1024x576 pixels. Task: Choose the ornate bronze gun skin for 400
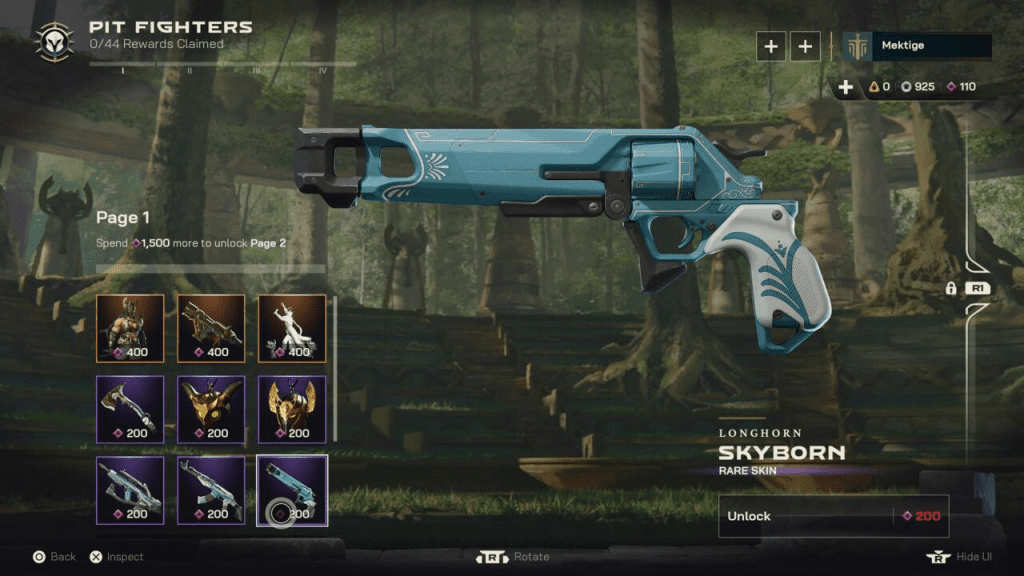point(211,327)
